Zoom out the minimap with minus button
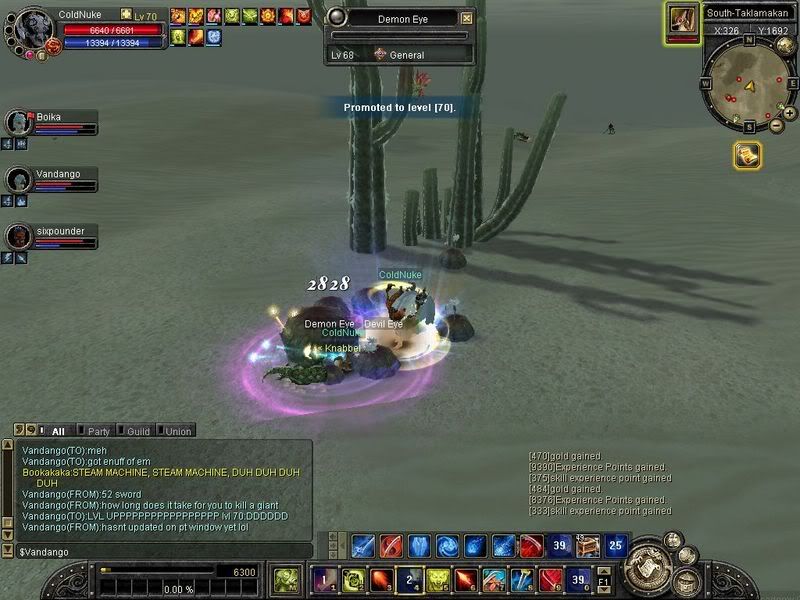This screenshot has width=800, height=600. 777,126
